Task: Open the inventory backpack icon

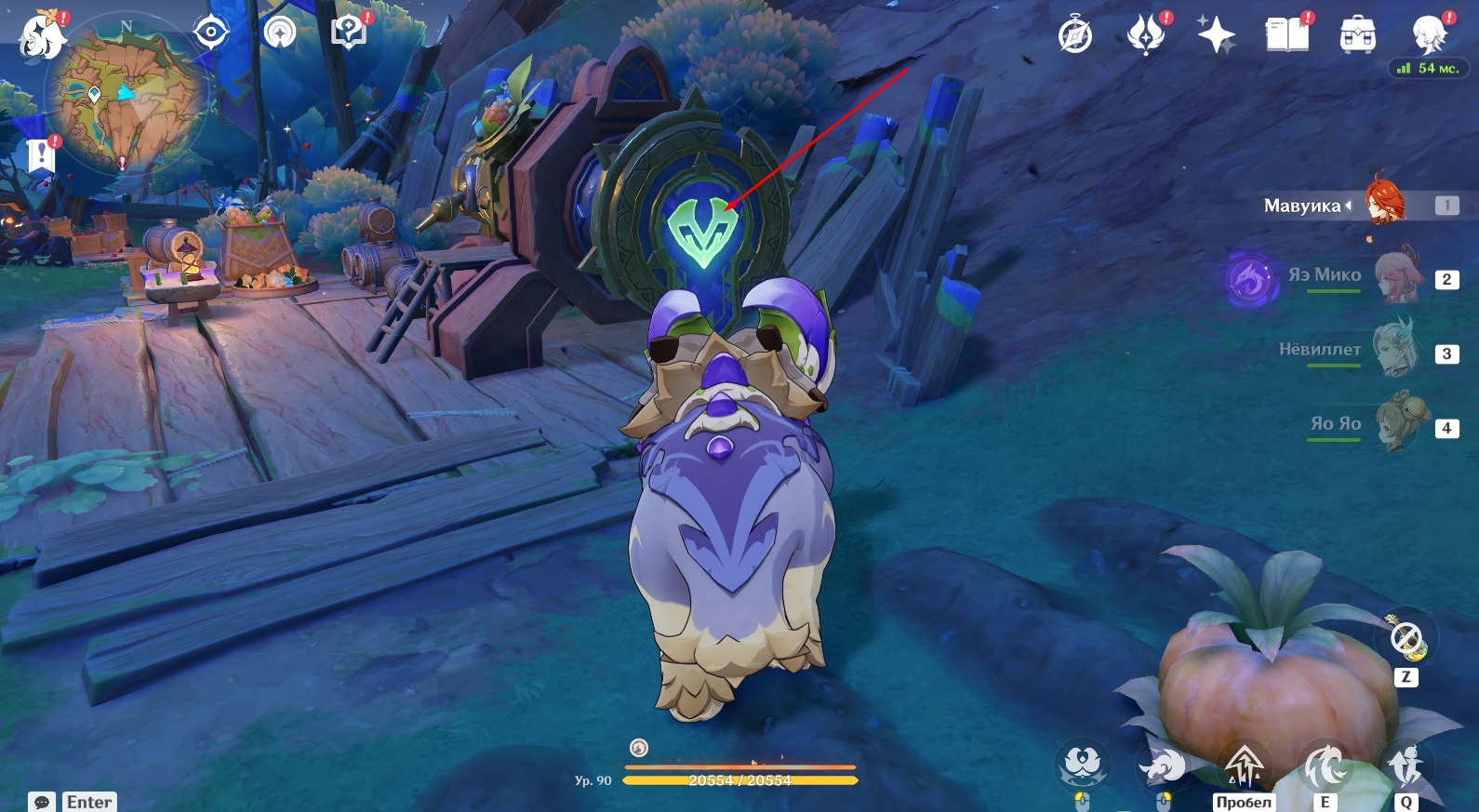Action: pos(1357,35)
